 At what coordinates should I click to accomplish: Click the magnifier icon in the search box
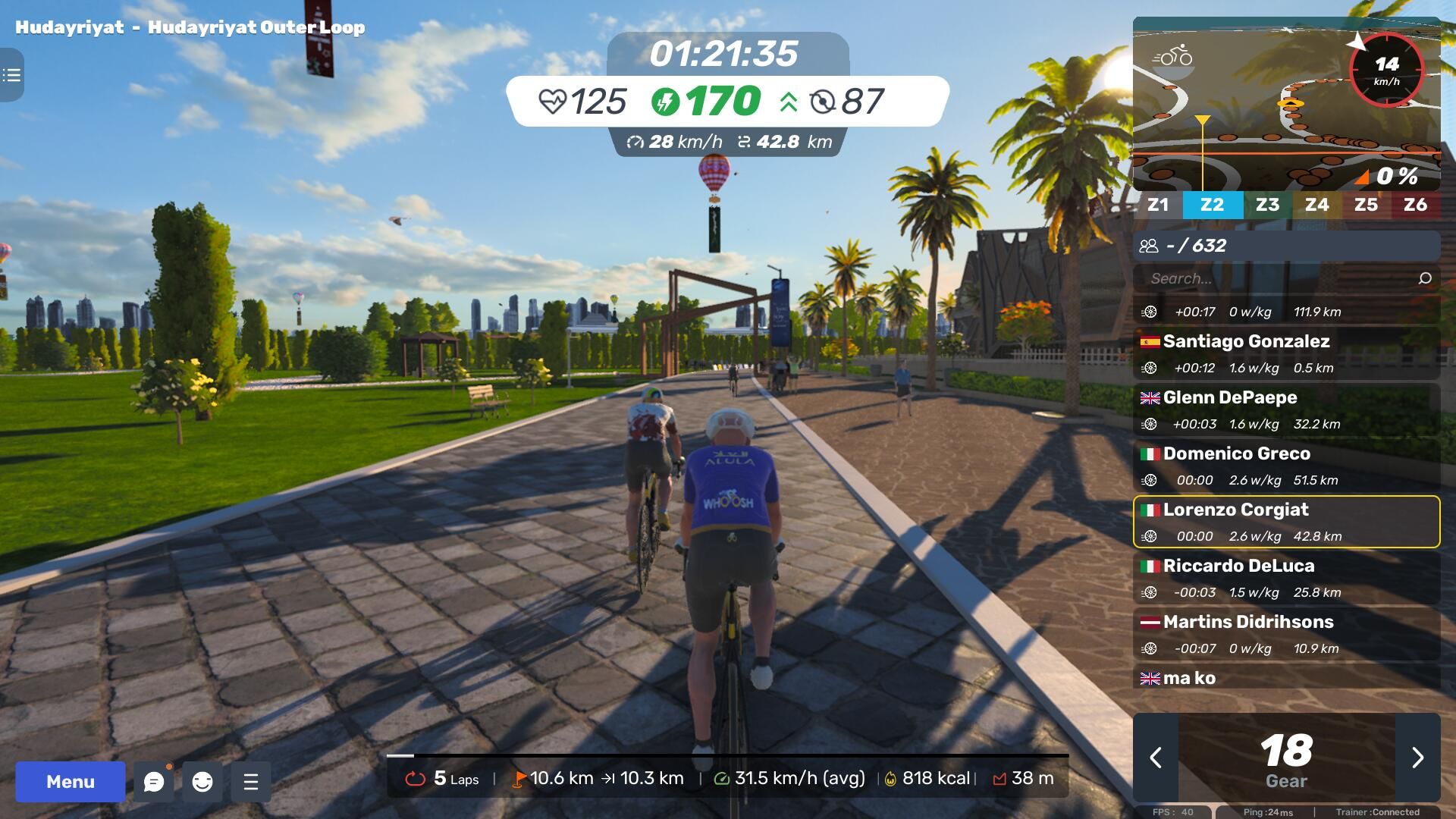[x=1425, y=278]
